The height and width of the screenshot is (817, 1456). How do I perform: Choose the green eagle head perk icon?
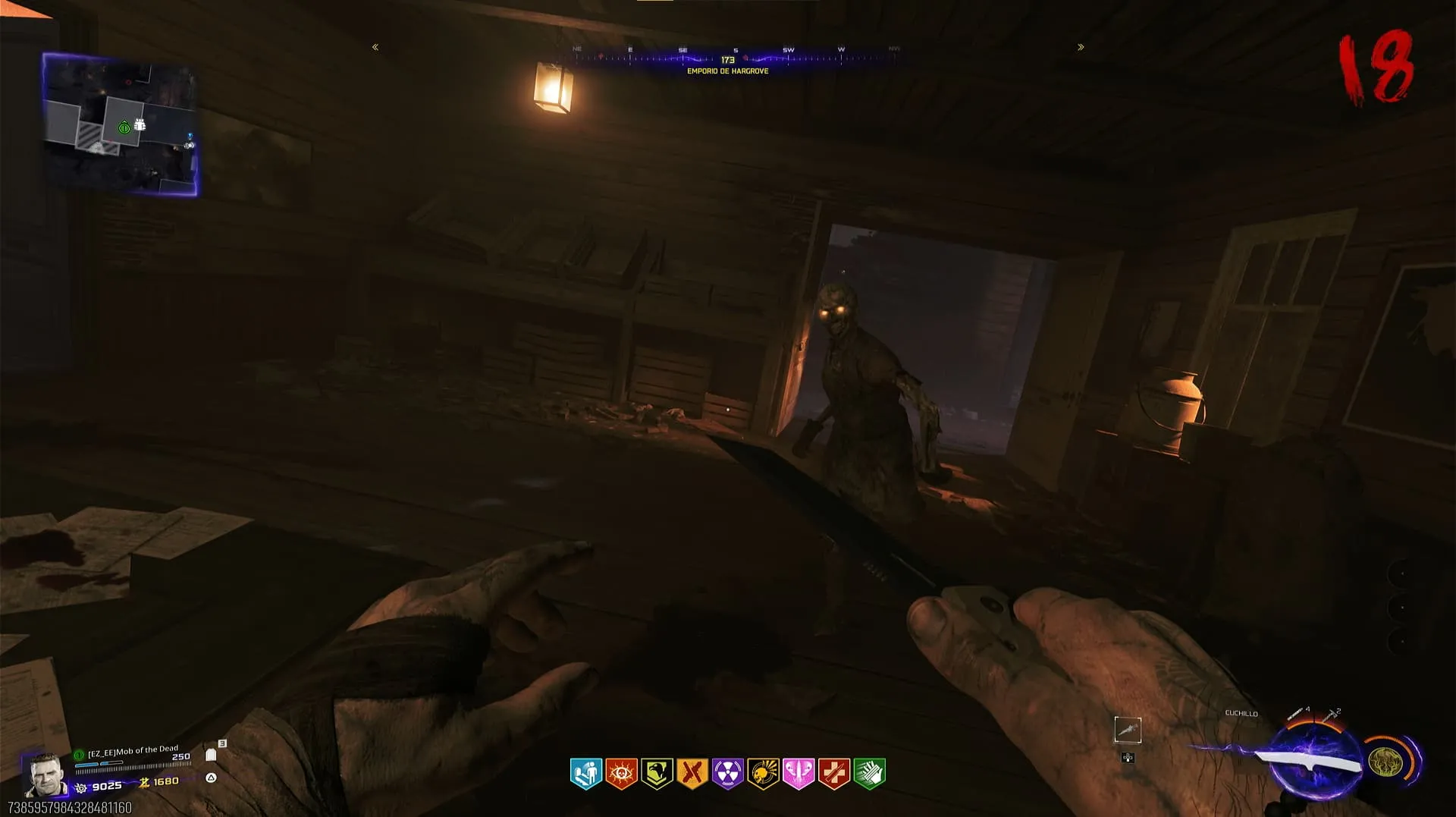click(657, 774)
